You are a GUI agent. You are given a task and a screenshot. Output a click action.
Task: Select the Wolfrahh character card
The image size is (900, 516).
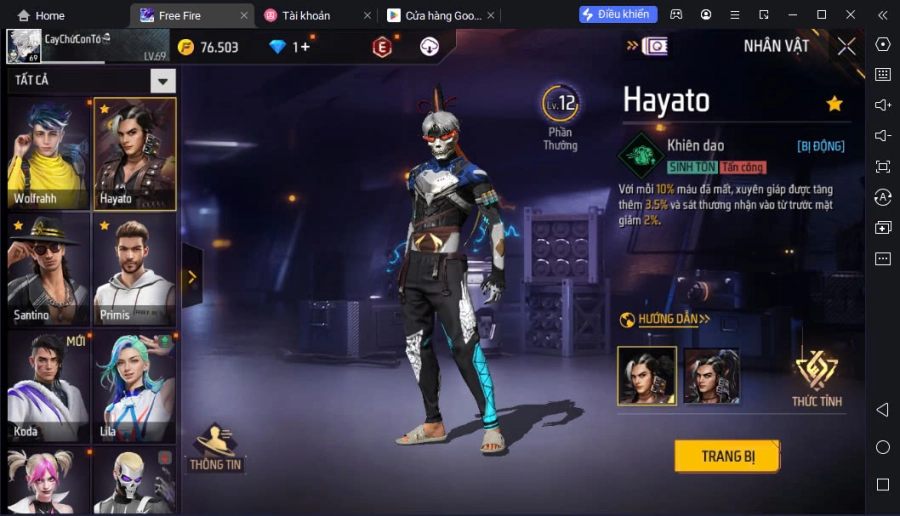tap(49, 154)
